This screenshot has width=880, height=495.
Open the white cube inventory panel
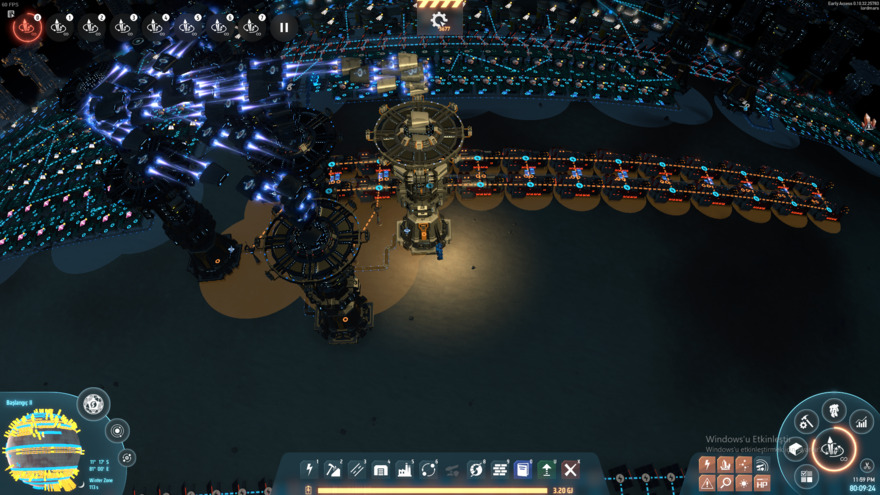797,449
